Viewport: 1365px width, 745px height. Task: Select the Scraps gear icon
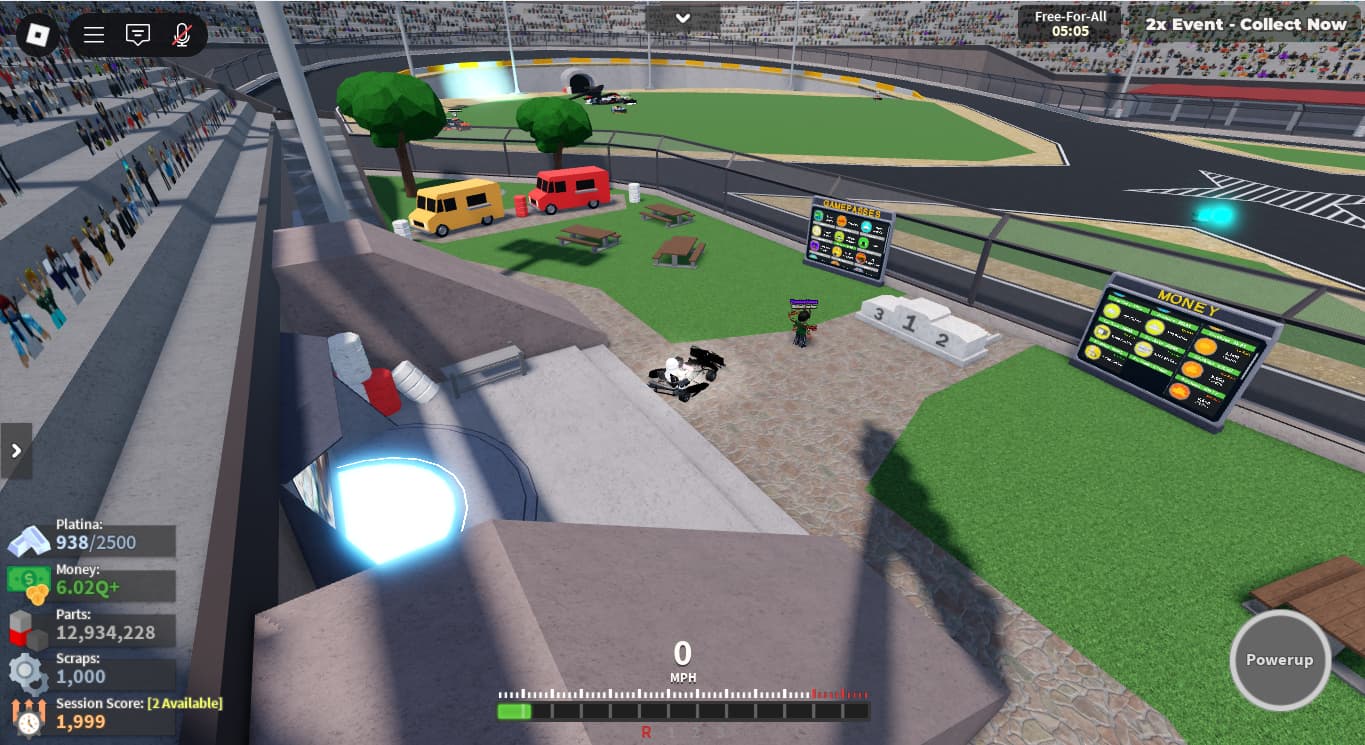click(28, 674)
